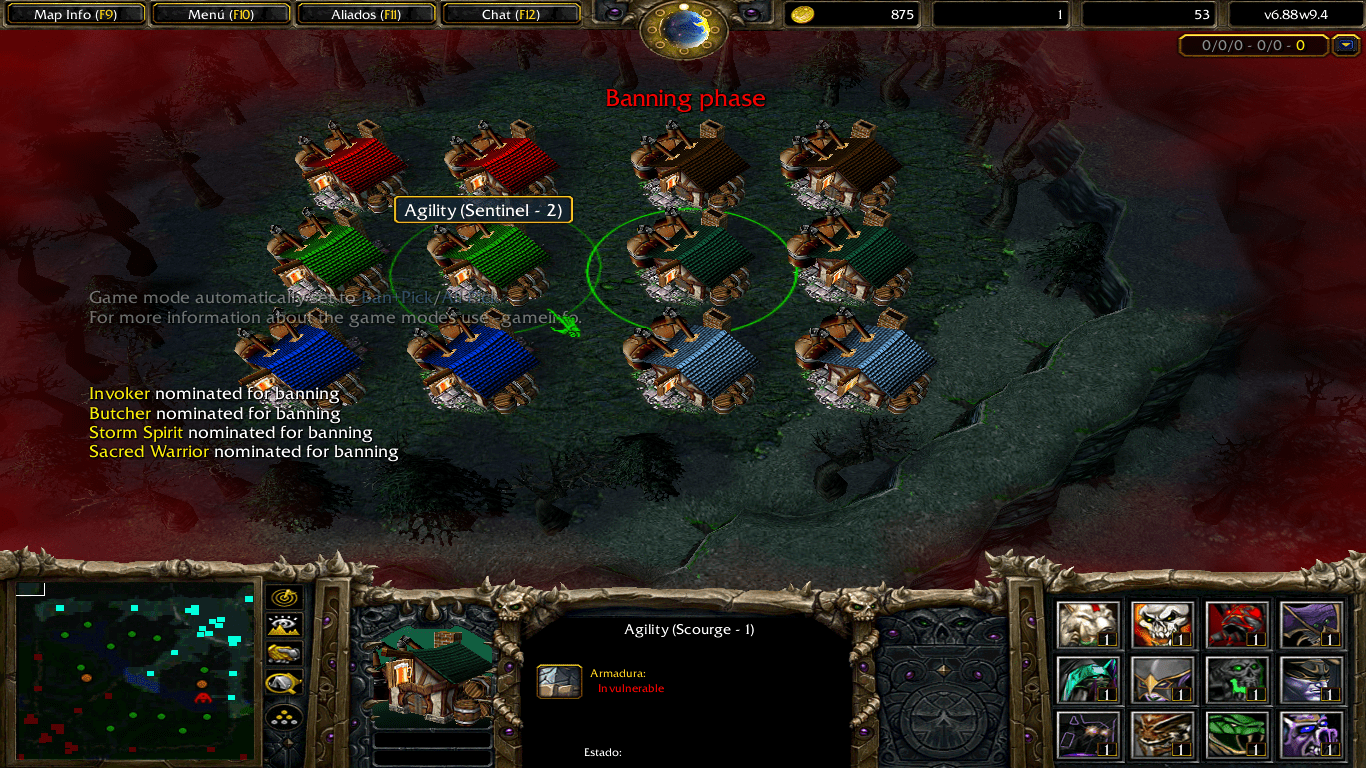Click the selected tavern portrait
Viewport: 1366px width, 768px height.
click(x=435, y=675)
